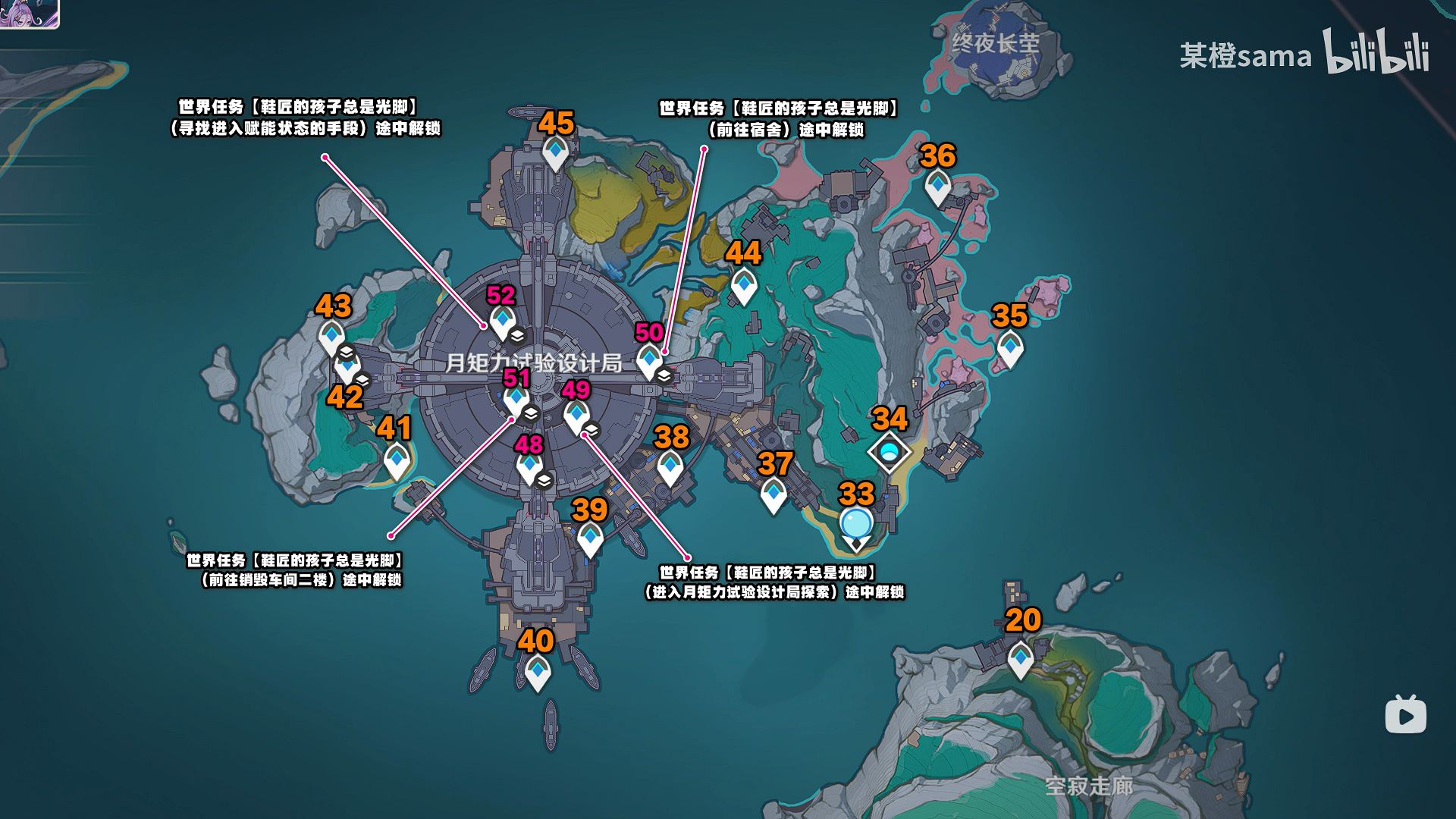
Task: Choose teleport waypoint marker number 43
Action: [331, 336]
